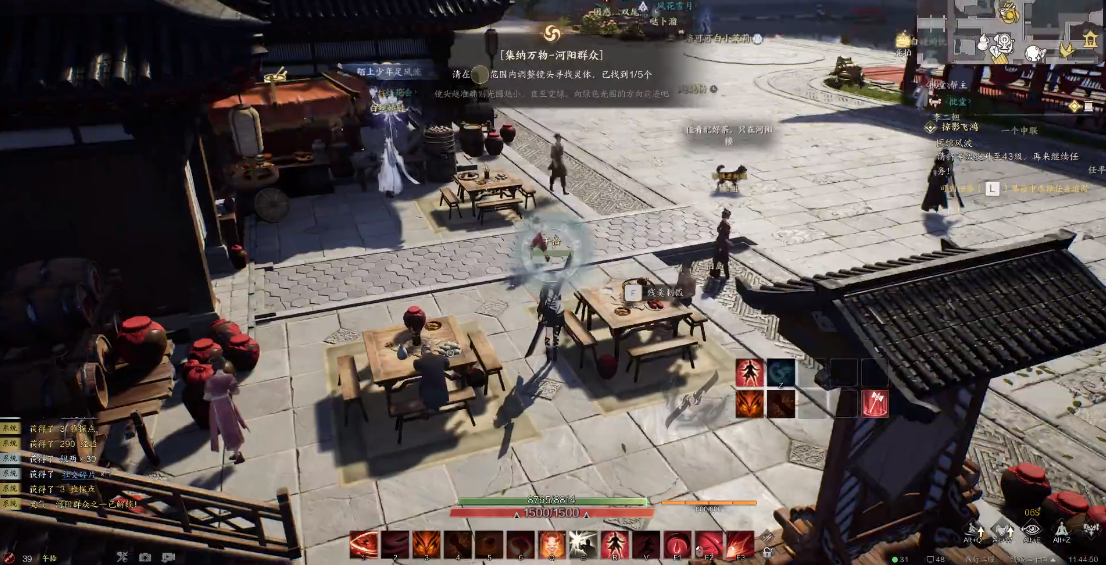
Task: Use the red streak skill on F3
Action: 739,544
